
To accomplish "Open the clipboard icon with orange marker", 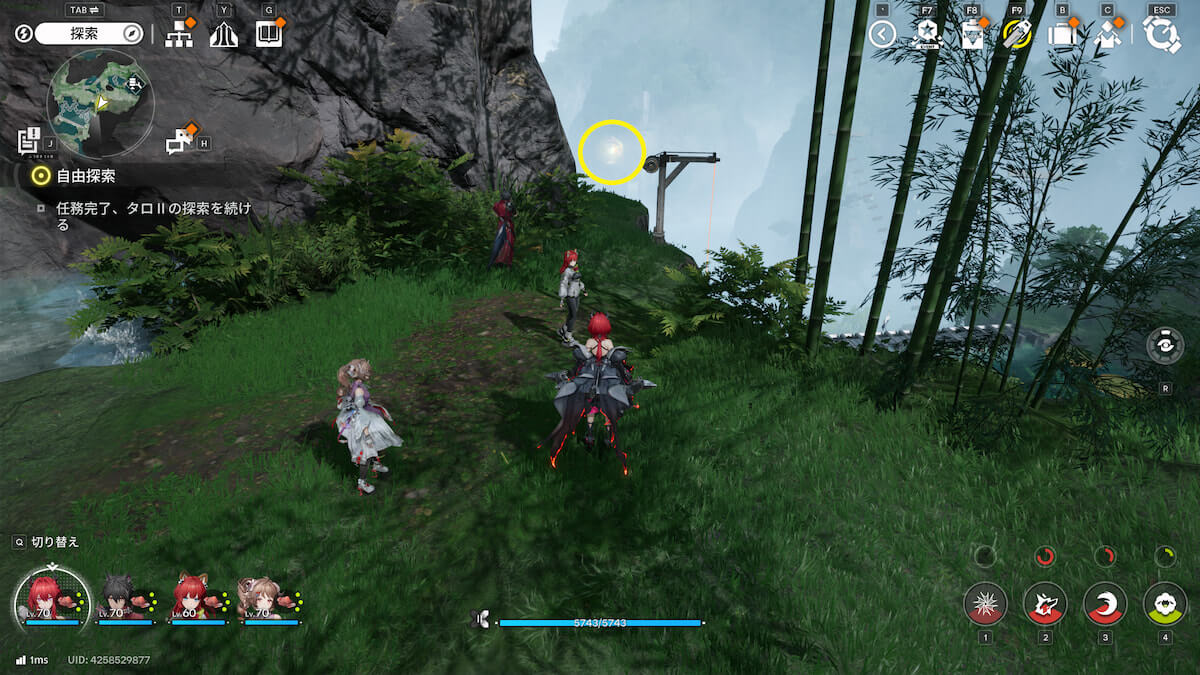I will (x=971, y=35).
